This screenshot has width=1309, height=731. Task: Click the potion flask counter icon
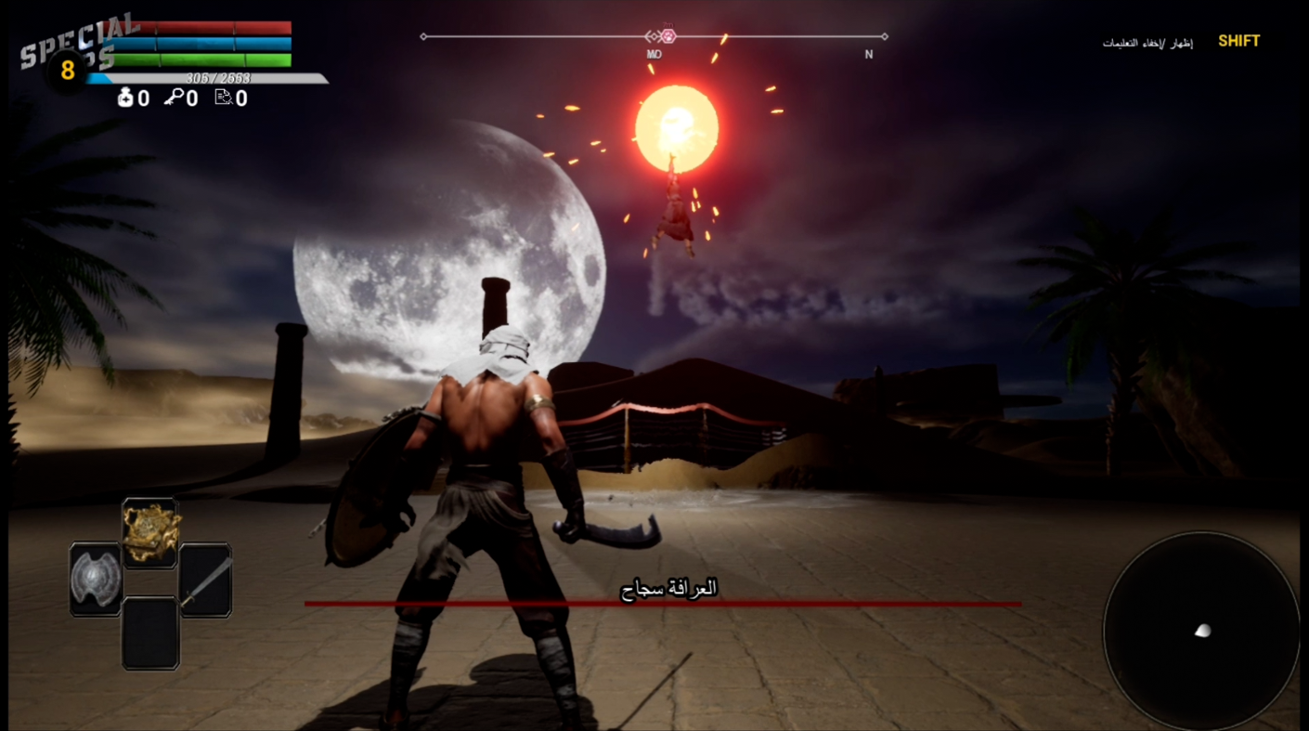tap(125, 97)
